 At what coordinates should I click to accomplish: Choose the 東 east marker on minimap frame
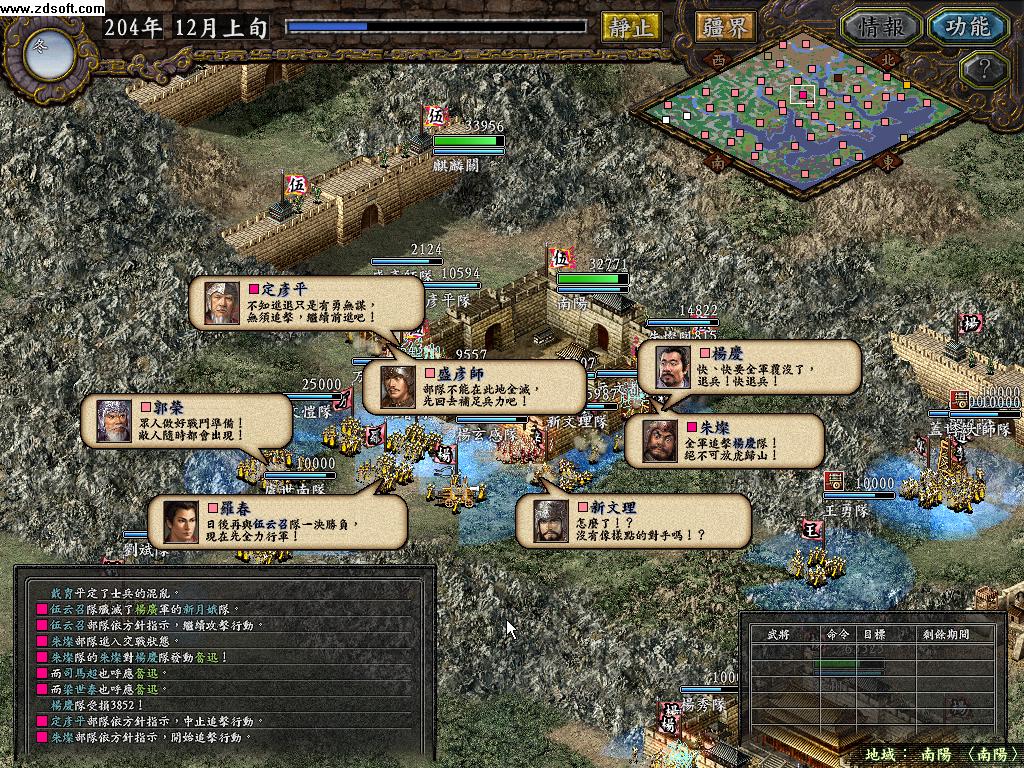[885, 161]
